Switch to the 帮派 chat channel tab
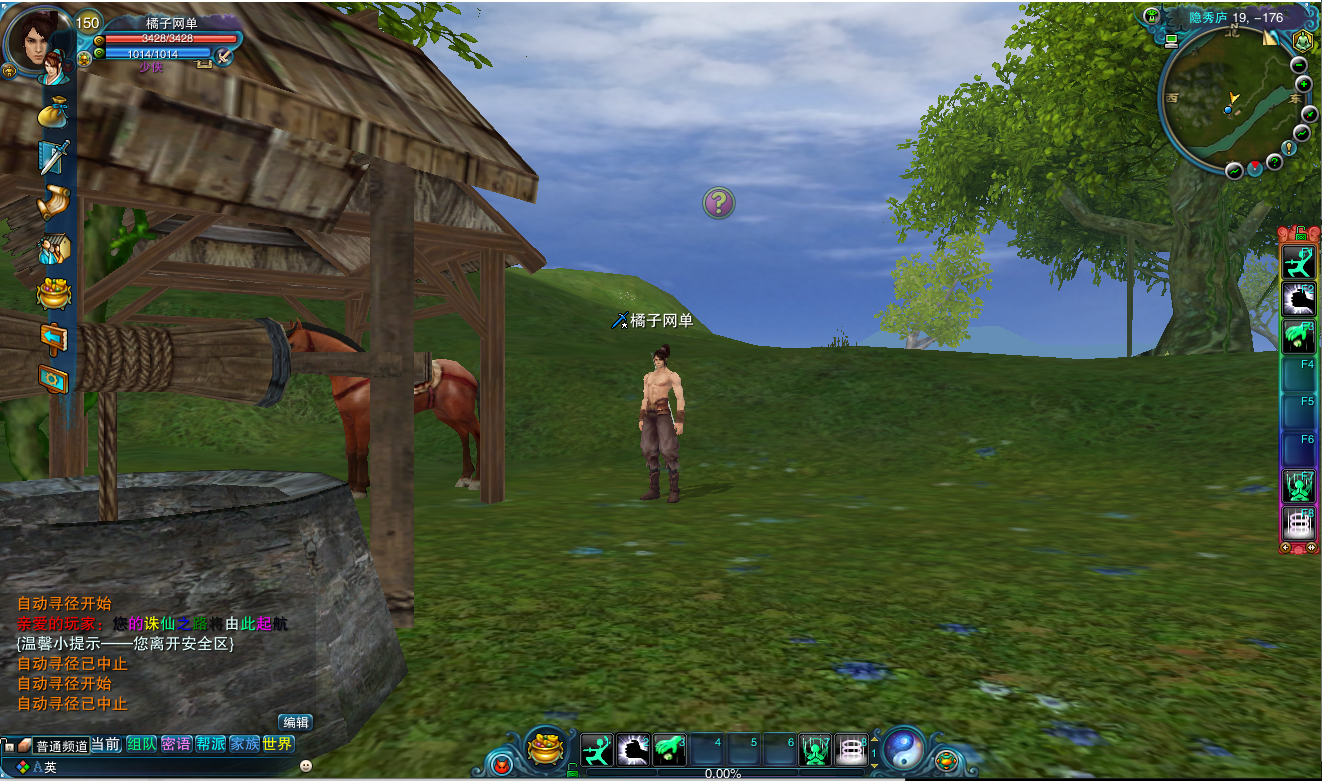Image resolution: width=1322 pixels, height=781 pixels. 210,744
